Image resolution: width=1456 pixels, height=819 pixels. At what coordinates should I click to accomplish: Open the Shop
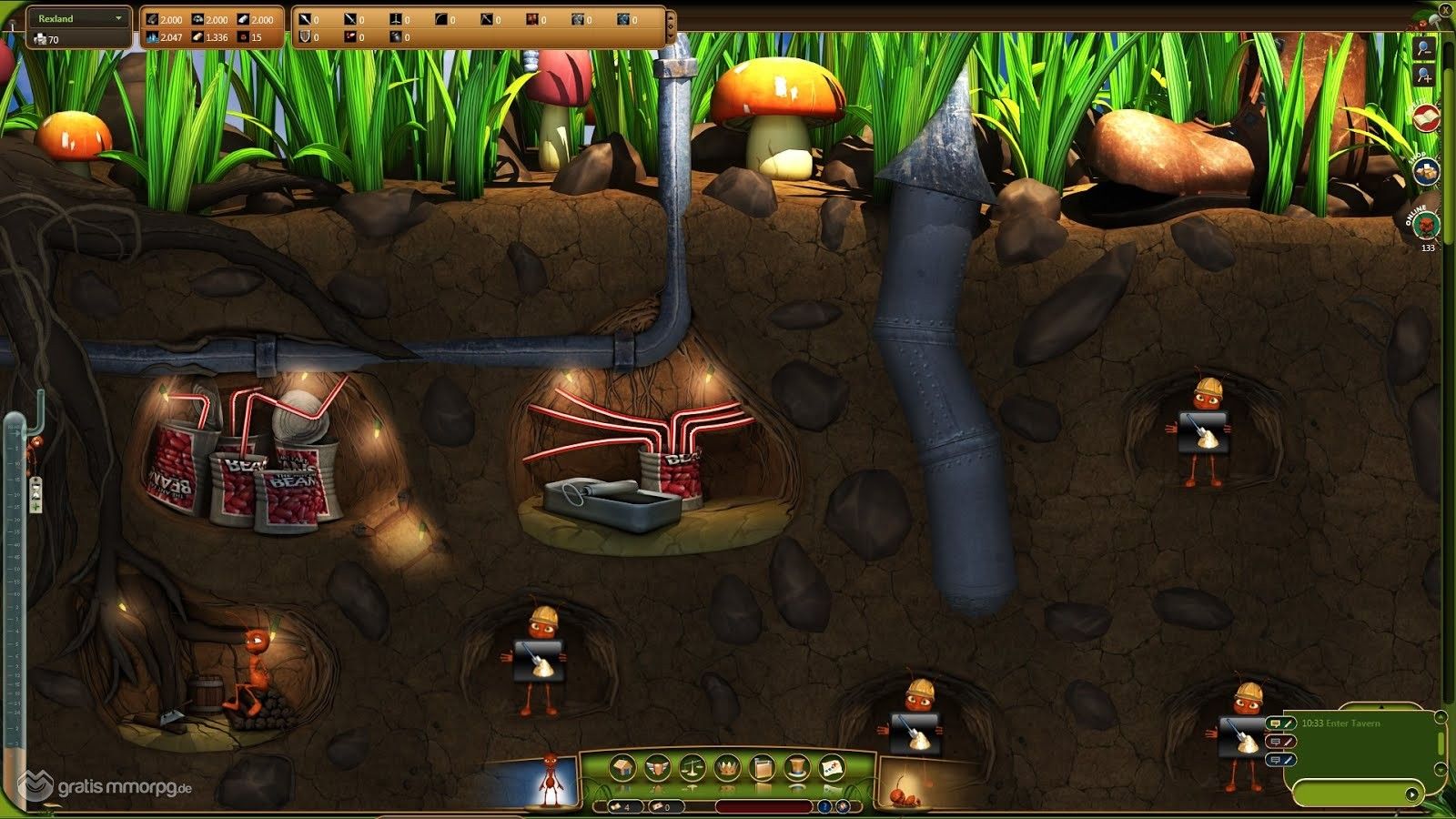point(1425,169)
